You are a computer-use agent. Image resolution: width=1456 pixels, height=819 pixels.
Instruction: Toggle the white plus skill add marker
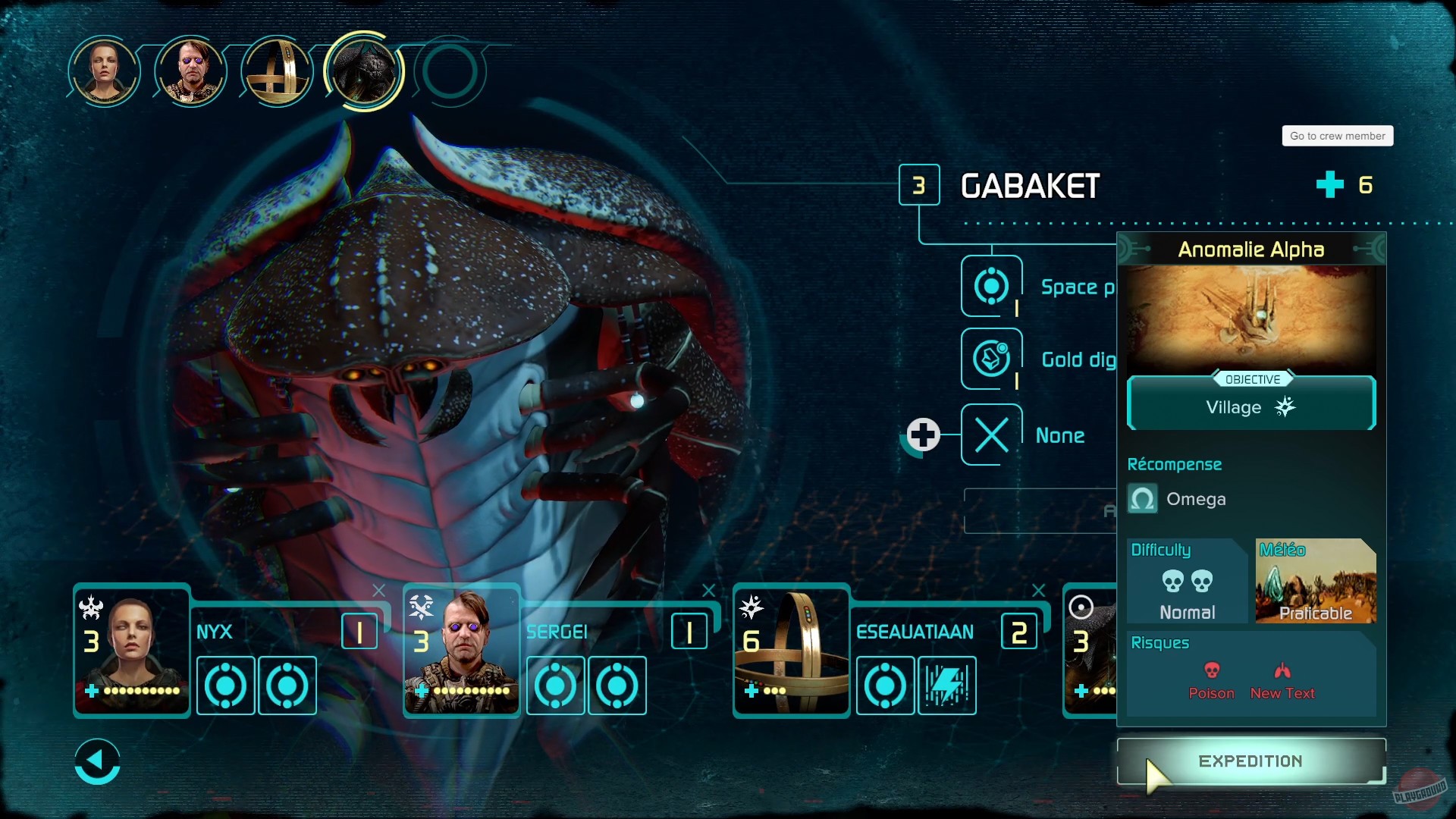click(923, 435)
